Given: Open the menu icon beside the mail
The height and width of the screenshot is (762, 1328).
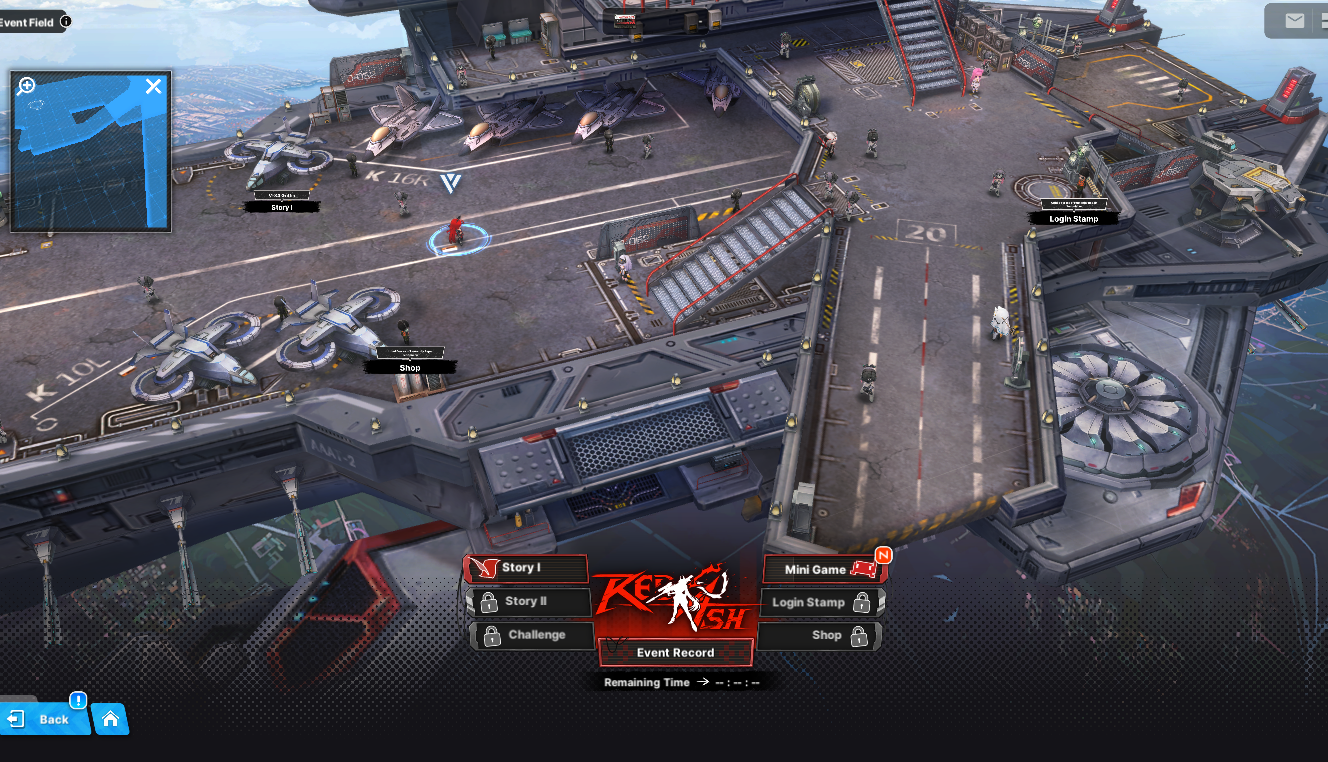Looking at the screenshot, I should pyautogui.click(x=1322, y=20).
